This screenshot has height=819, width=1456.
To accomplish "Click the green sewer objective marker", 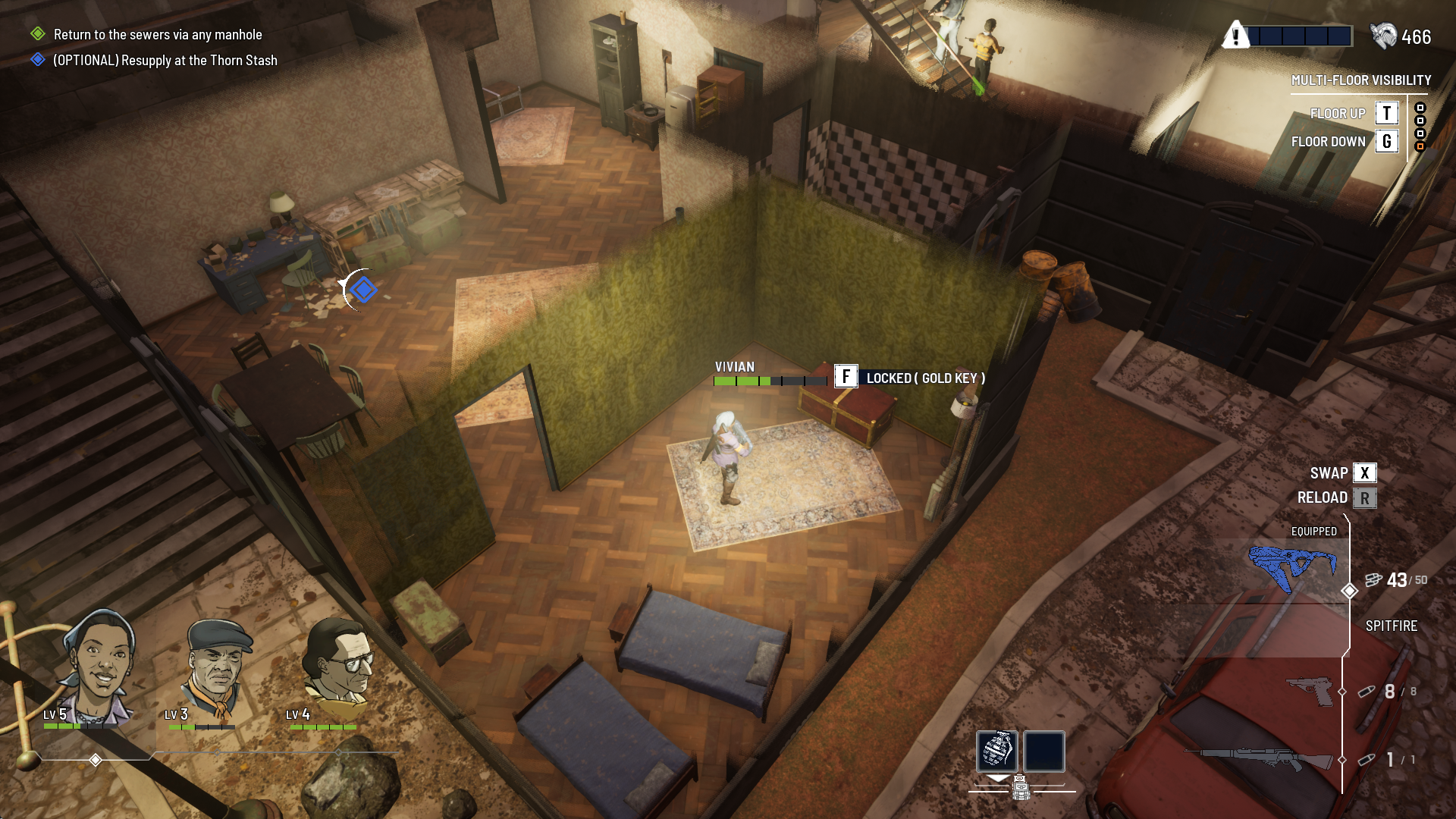I will coord(36,34).
